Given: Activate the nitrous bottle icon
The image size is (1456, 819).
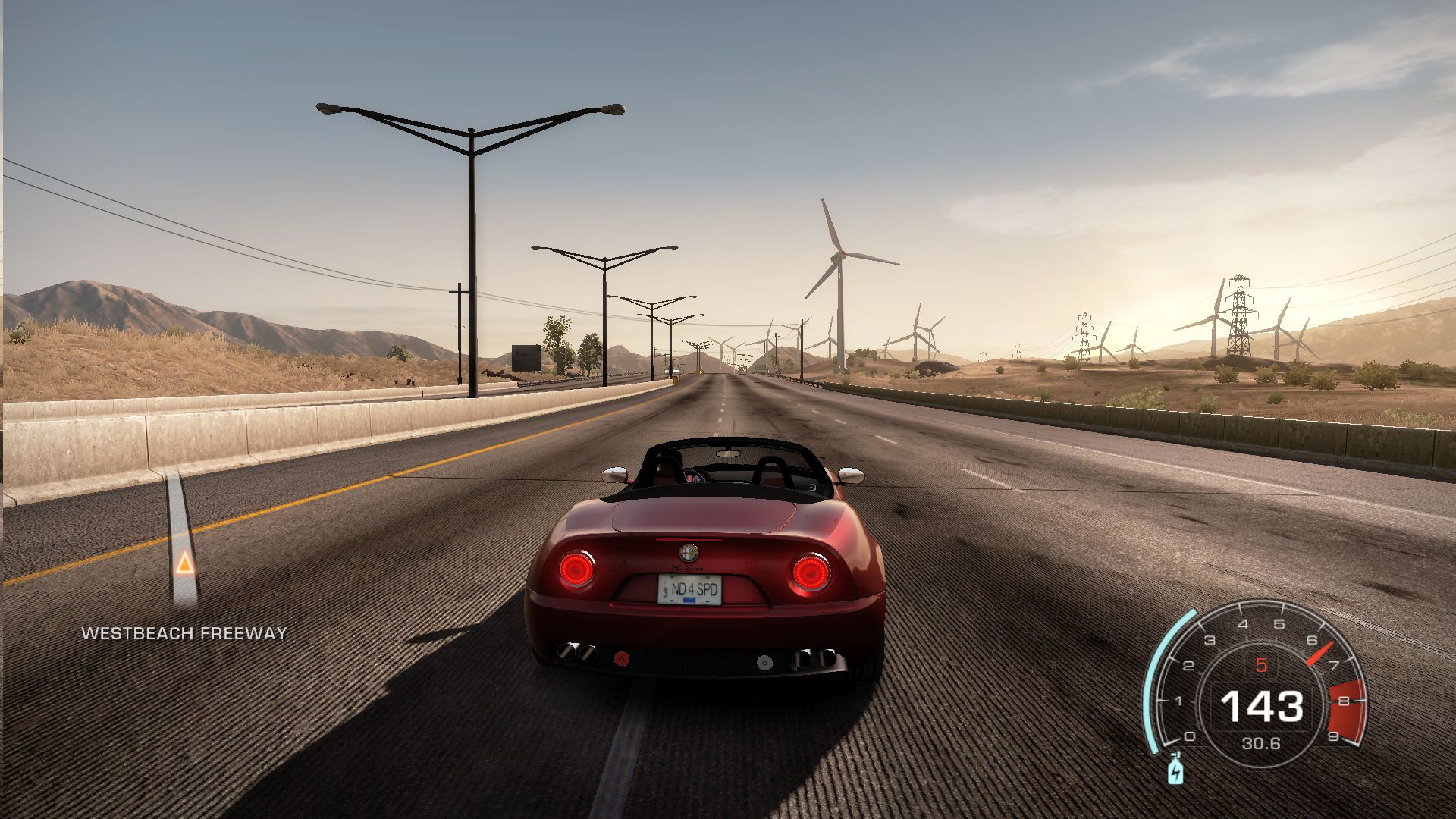Looking at the screenshot, I should [1175, 770].
